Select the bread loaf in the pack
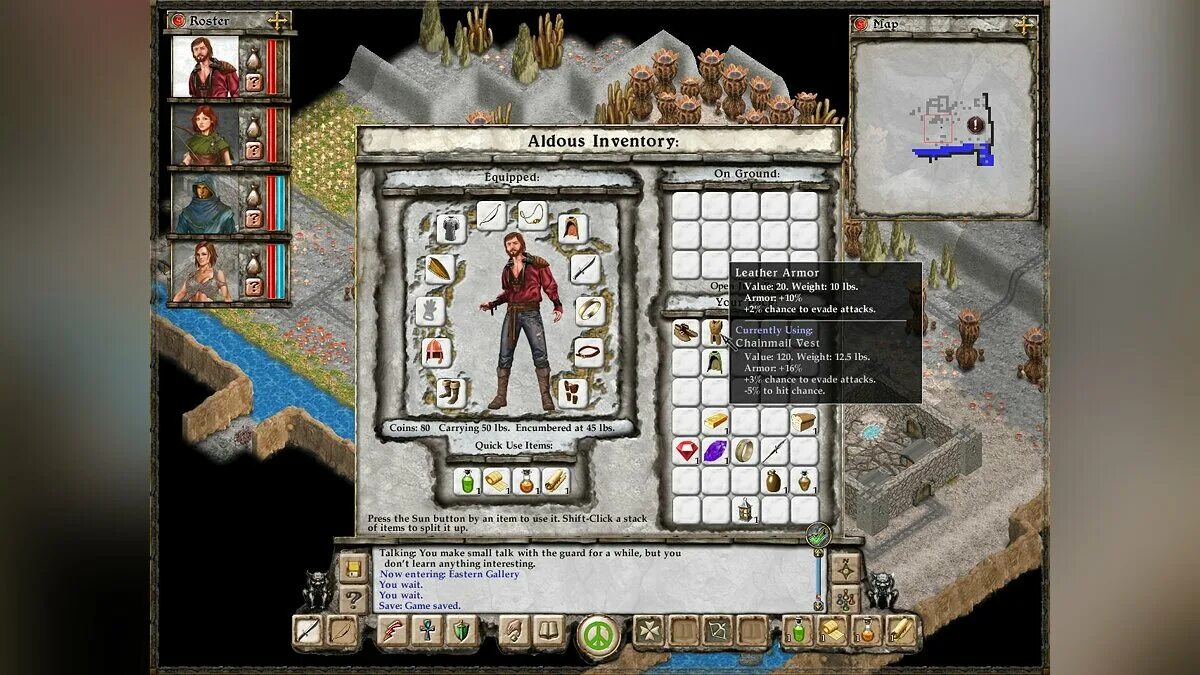1200x675 pixels. 804,421
